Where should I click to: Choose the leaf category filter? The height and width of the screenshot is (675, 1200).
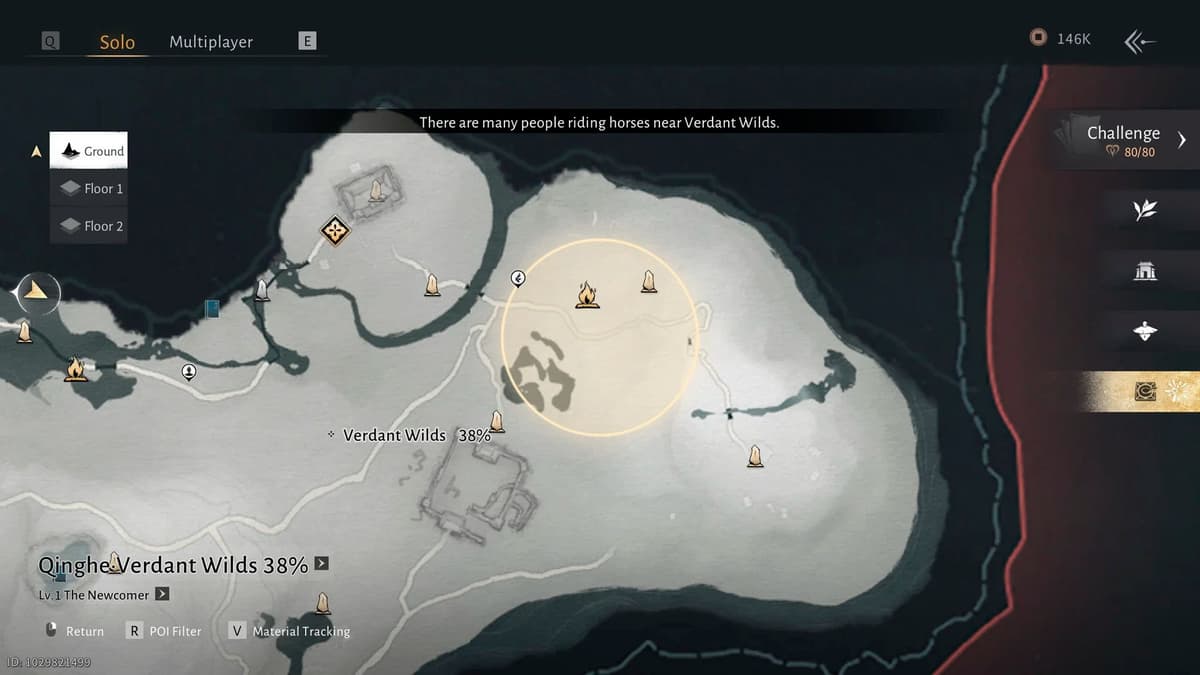[x=1145, y=209]
